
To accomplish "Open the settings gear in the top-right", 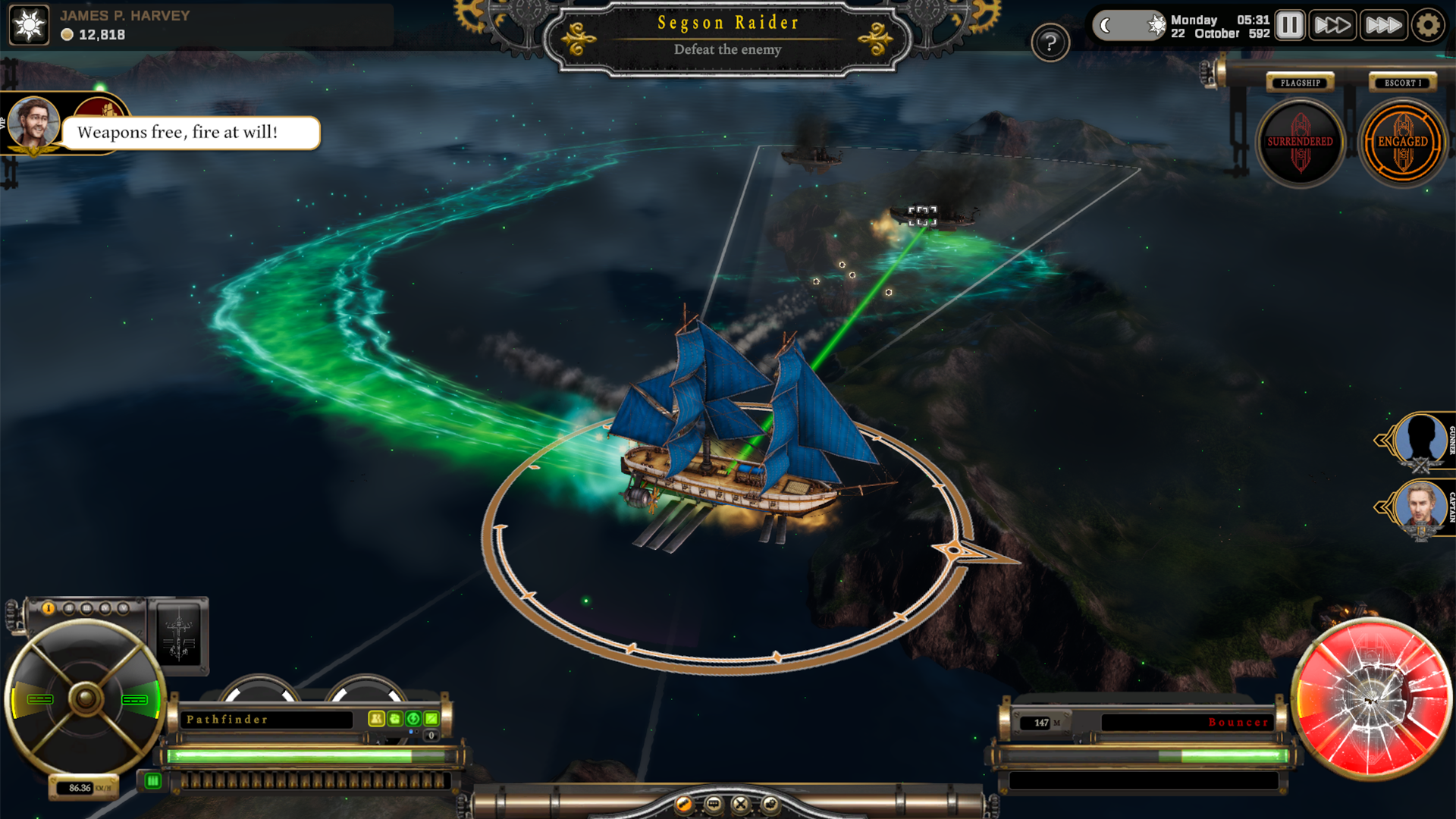I will pos(1429,24).
